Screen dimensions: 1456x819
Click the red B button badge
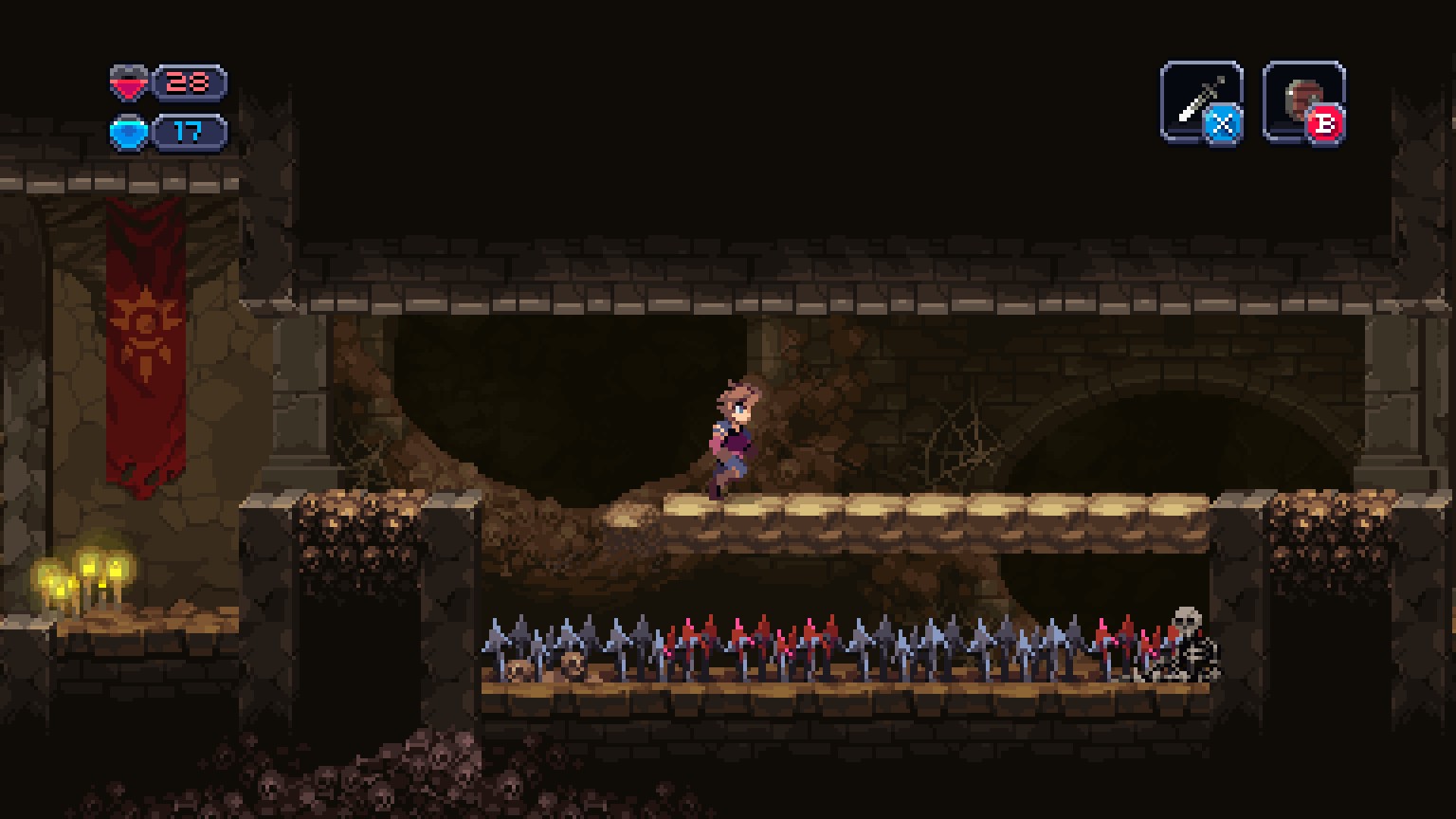[1324, 125]
